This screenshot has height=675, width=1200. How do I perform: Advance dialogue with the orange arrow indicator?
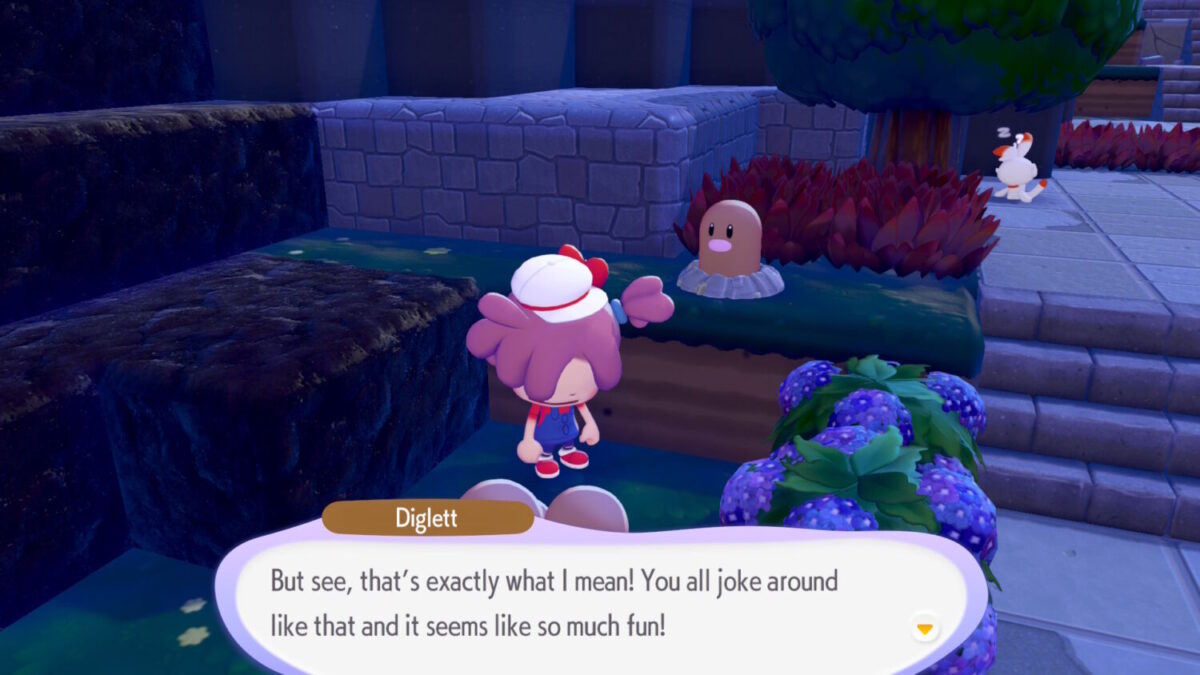tap(925, 629)
